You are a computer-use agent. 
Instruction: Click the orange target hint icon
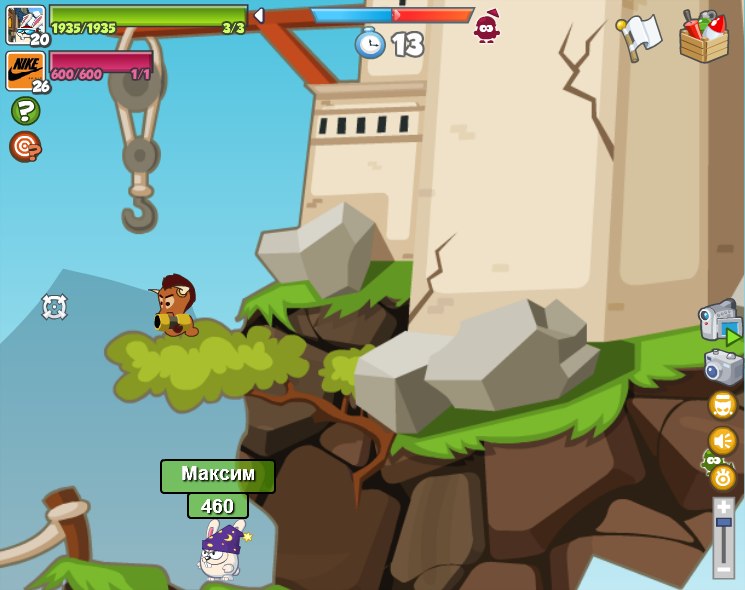click(25, 146)
